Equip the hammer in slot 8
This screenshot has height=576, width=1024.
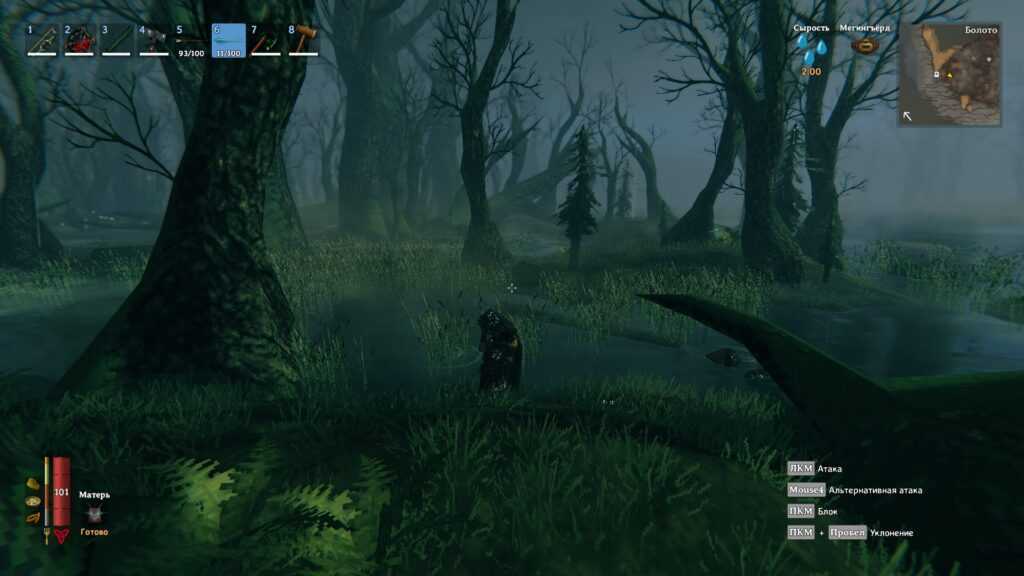coord(303,40)
